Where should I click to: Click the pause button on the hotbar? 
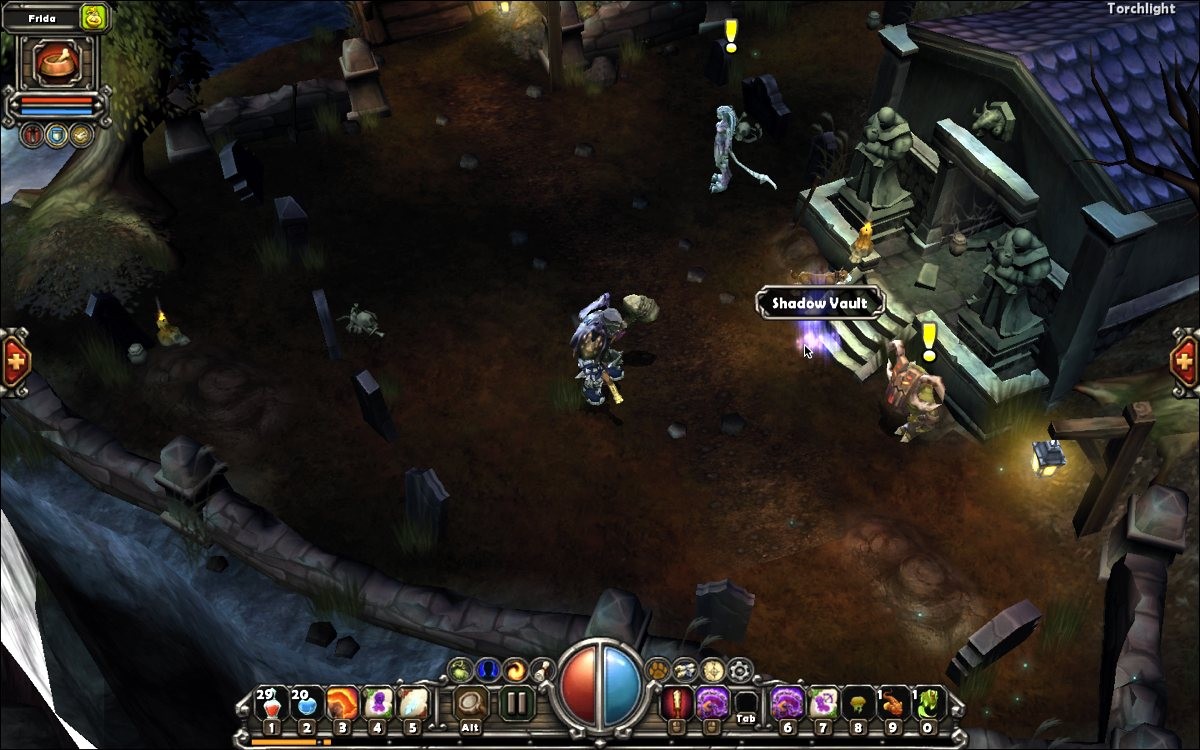(517, 702)
